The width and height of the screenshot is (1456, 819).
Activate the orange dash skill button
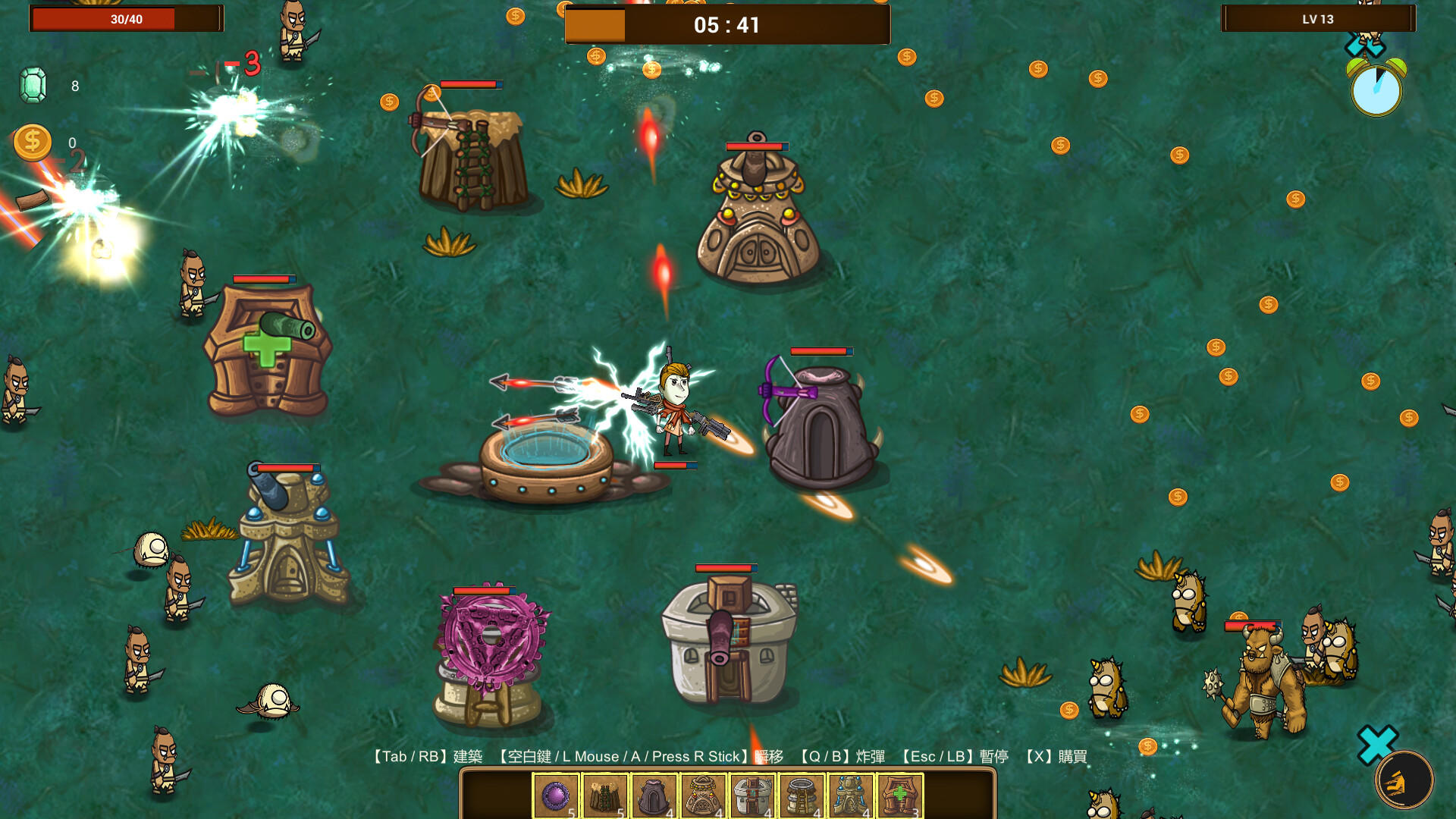pos(1404,780)
